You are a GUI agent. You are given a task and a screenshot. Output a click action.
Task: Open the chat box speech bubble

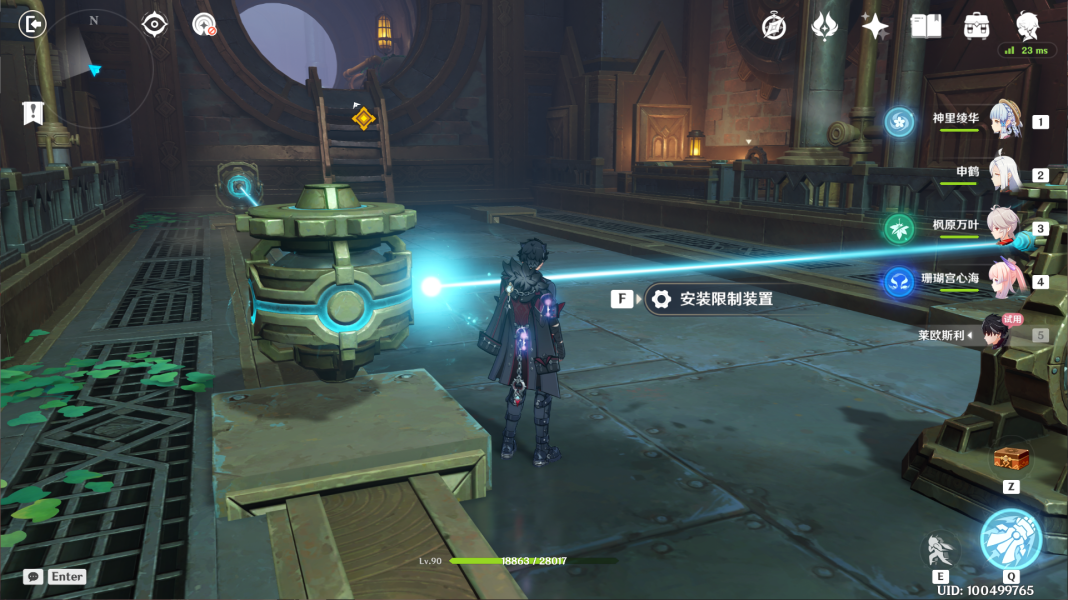tap(33, 577)
